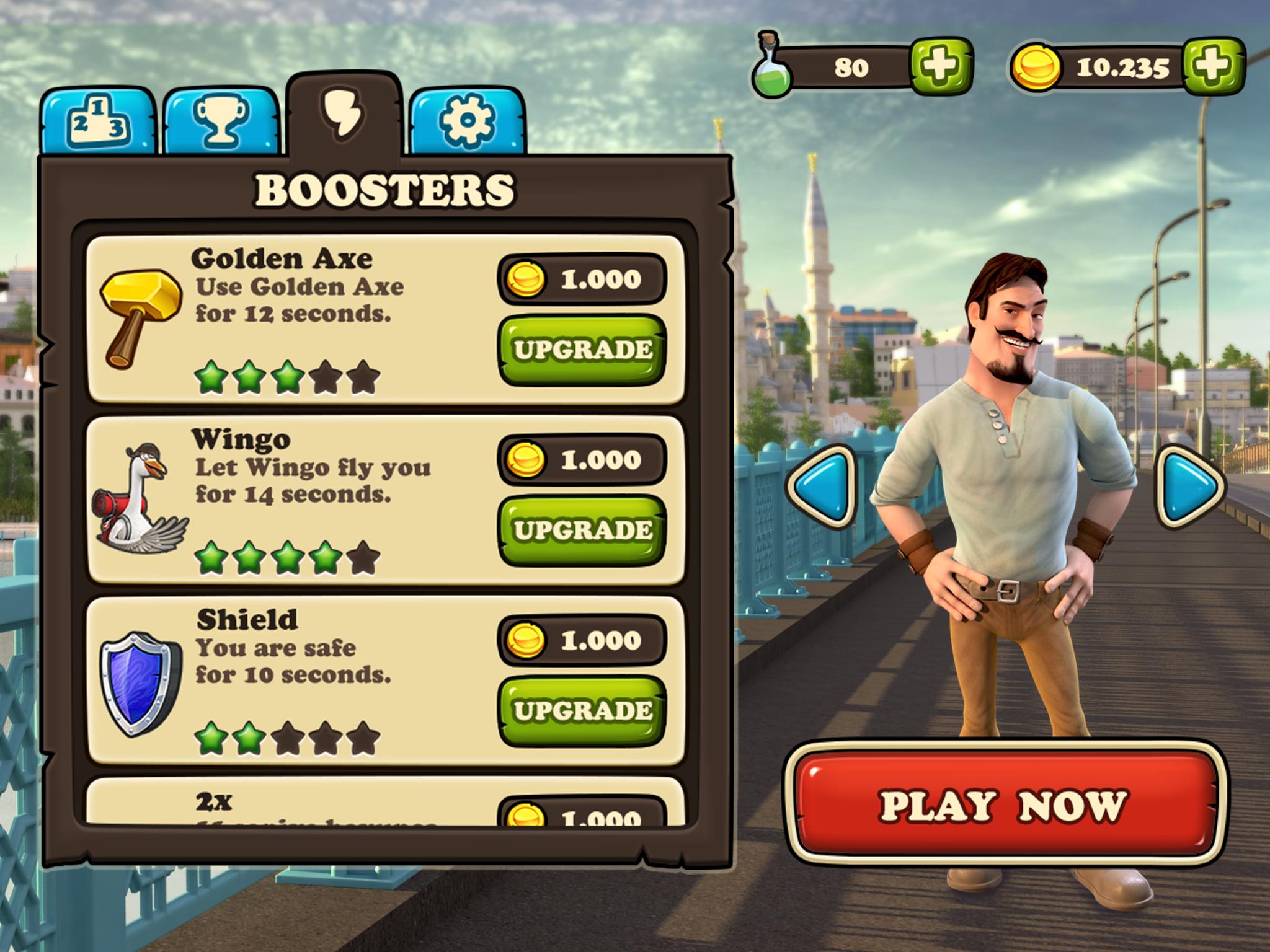
Task: Add more green potions with plus button
Action: [x=940, y=66]
